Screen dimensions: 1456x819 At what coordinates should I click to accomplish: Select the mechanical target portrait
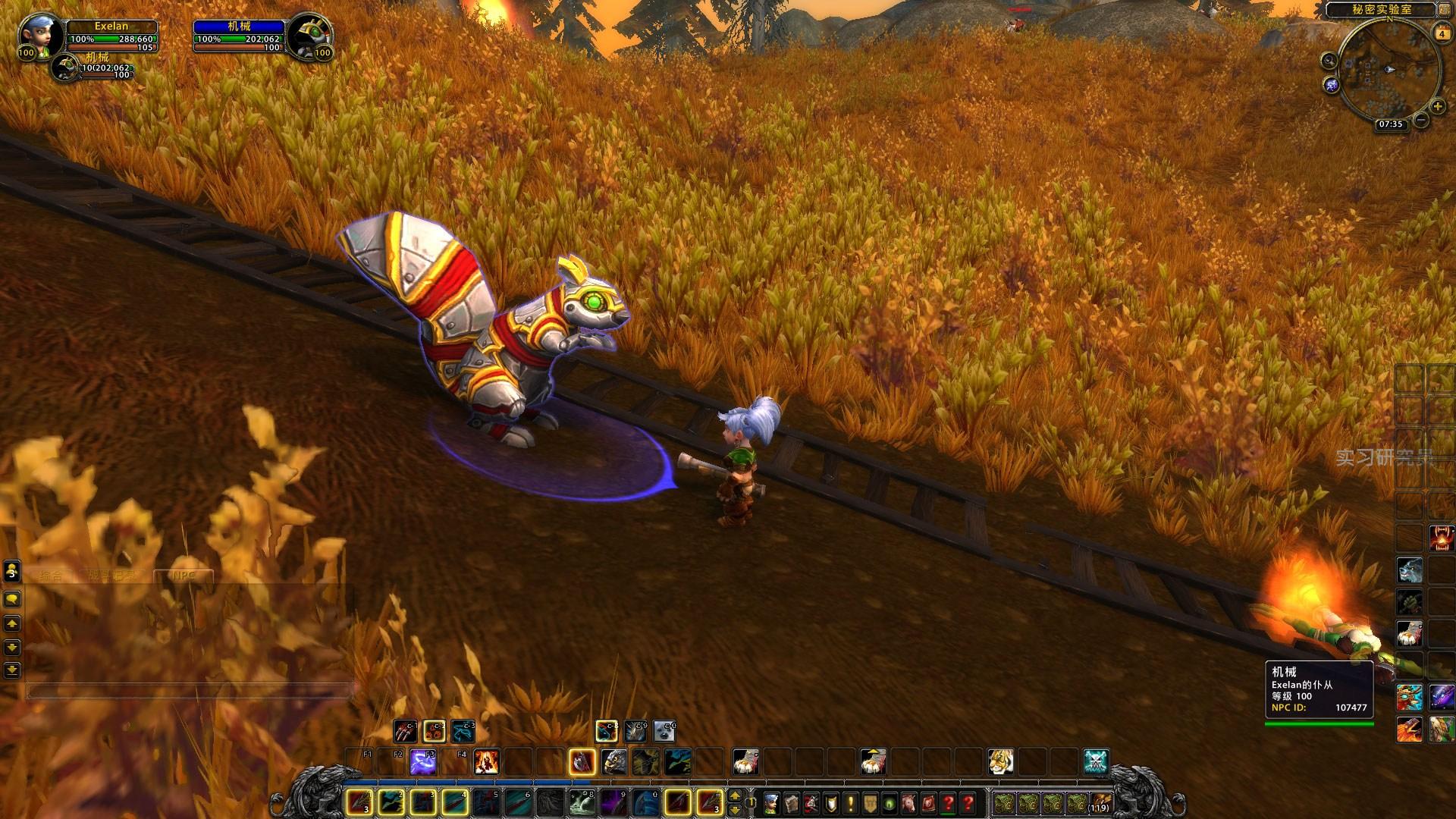[308, 36]
